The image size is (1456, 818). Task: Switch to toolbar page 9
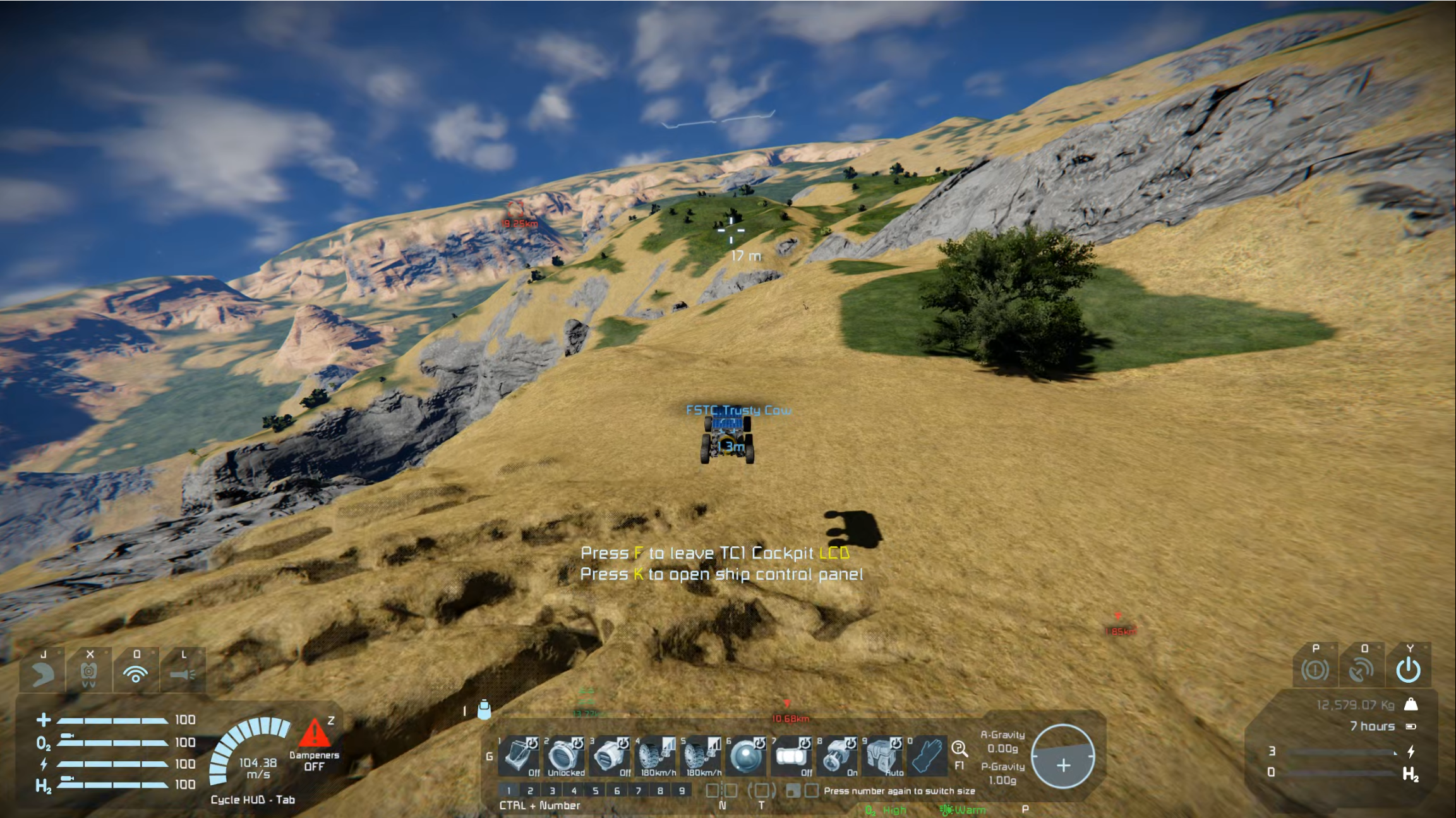(x=682, y=790)
